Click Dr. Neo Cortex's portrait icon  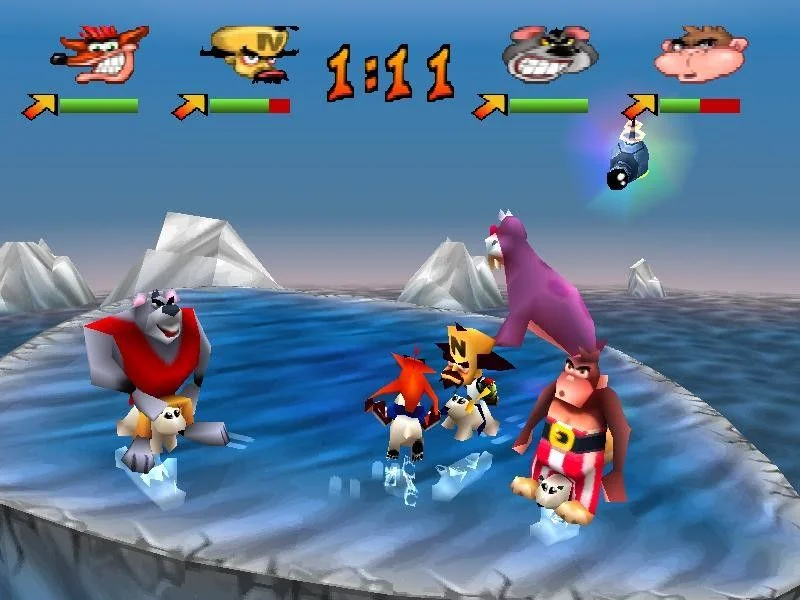pos(247,55)
